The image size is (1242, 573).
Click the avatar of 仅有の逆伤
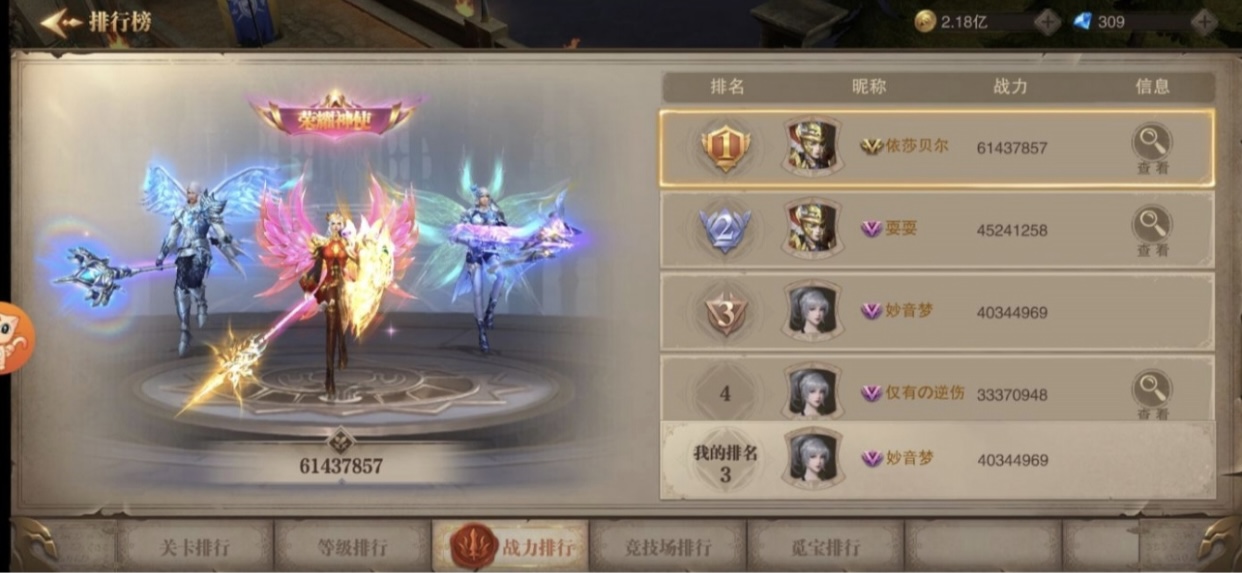(x=811, y=394)
